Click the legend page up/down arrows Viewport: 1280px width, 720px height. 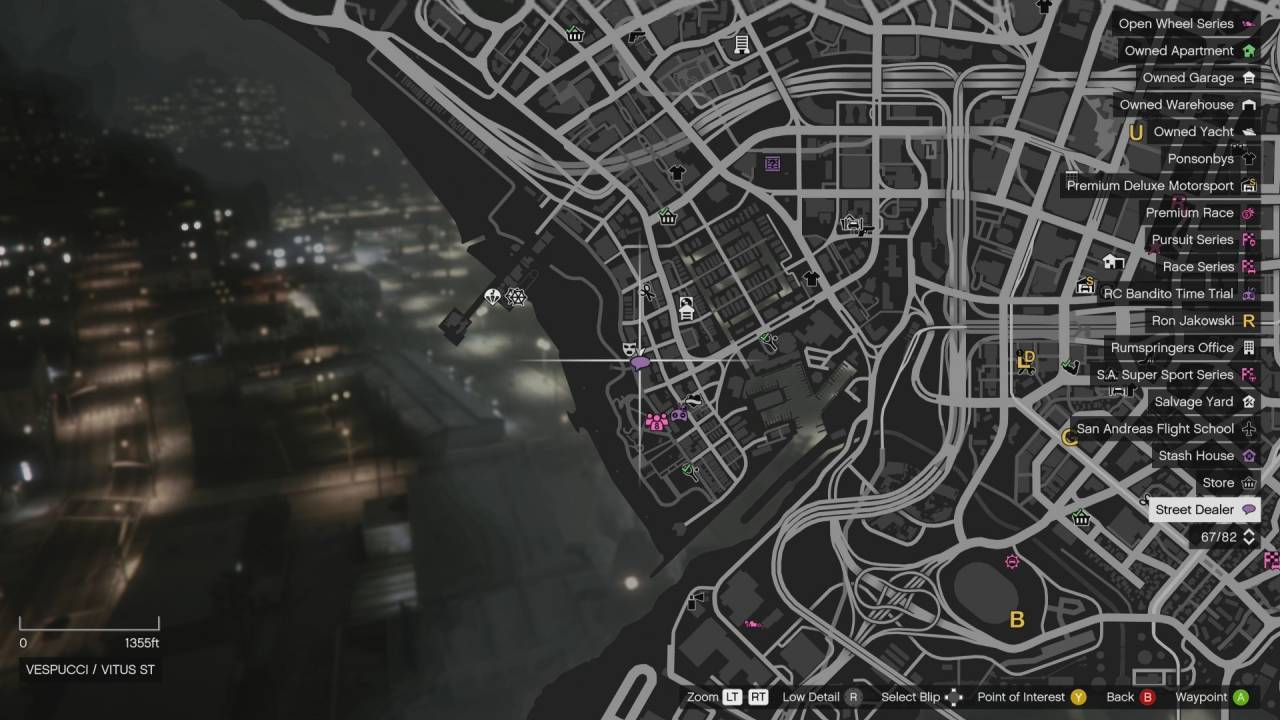[x=1248, y=537]
